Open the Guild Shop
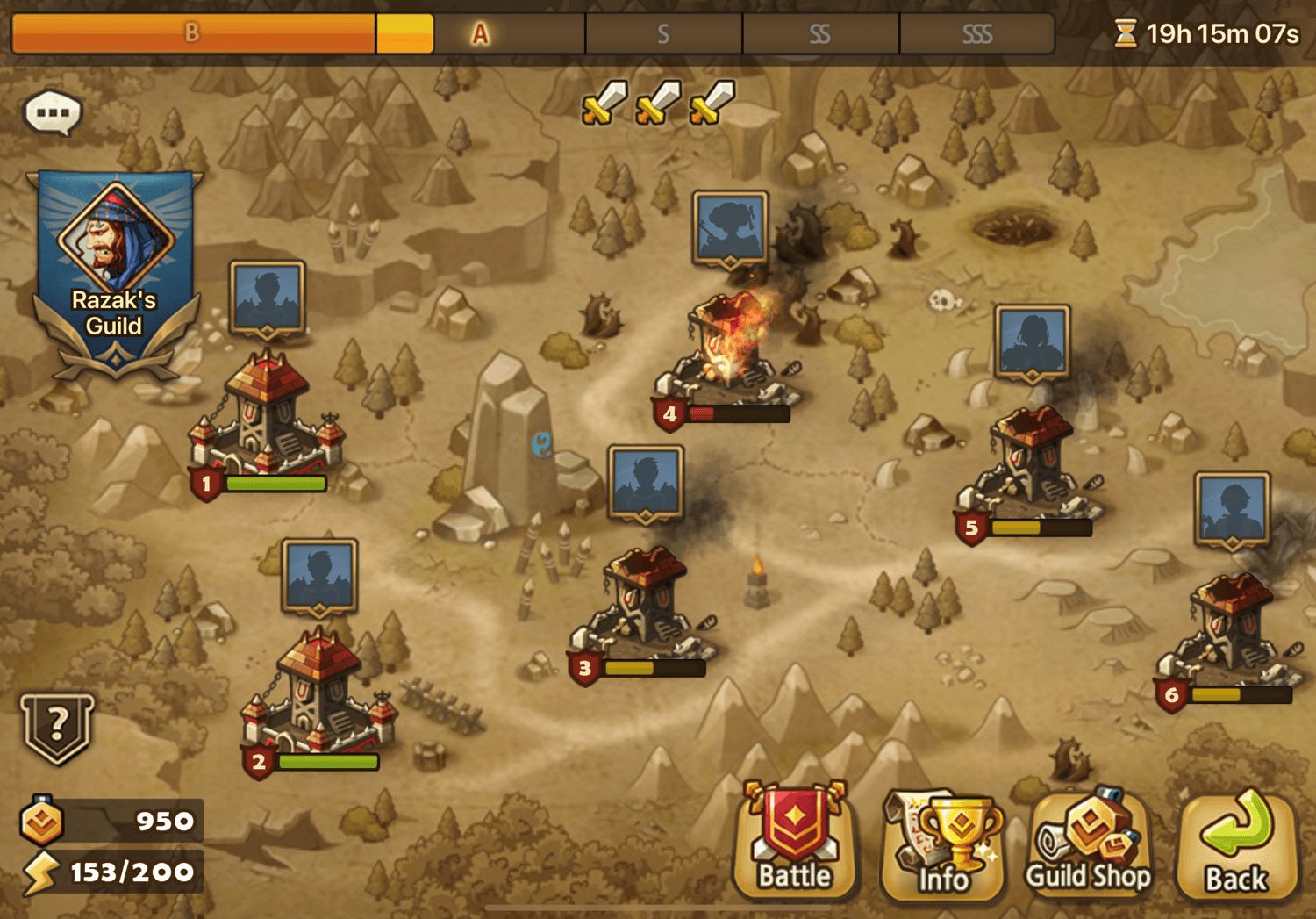 [x=1091, y=843]
